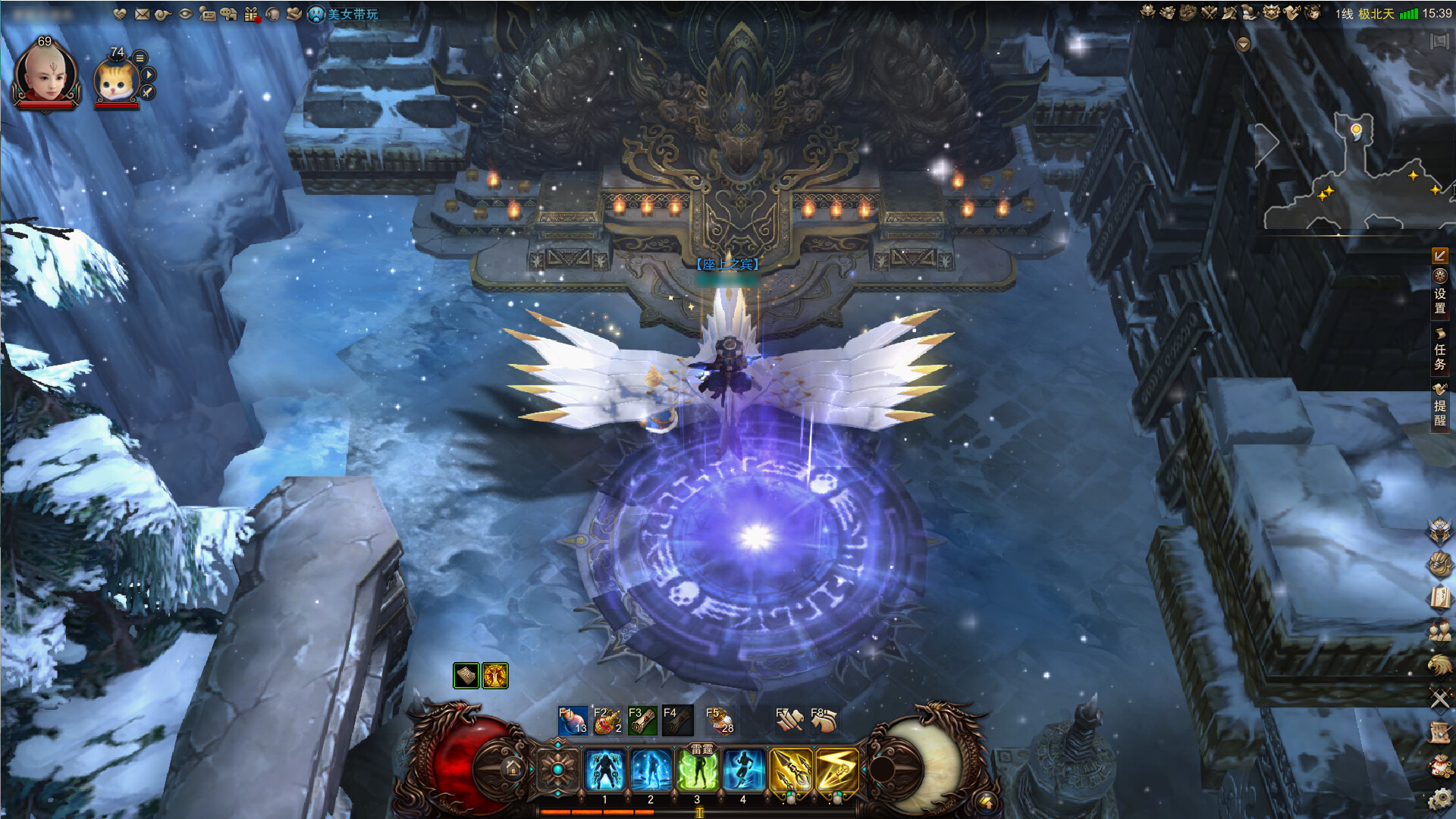Activate the blue running-figure skill in slot 4
Image resolution: width=1456 pixels, height=819 pixels.
coord(743,769)
